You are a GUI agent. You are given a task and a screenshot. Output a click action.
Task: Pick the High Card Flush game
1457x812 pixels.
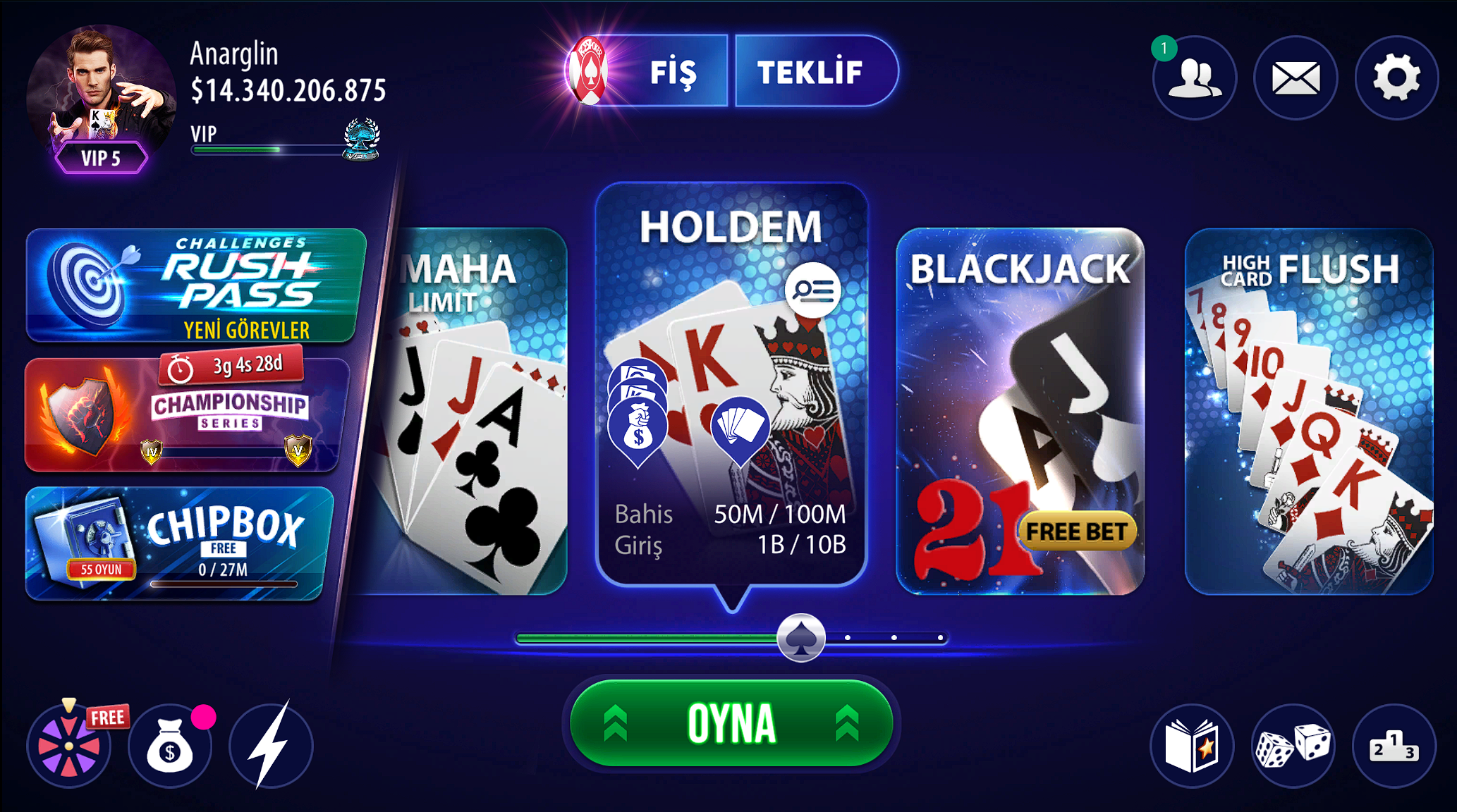point(1309,411)
